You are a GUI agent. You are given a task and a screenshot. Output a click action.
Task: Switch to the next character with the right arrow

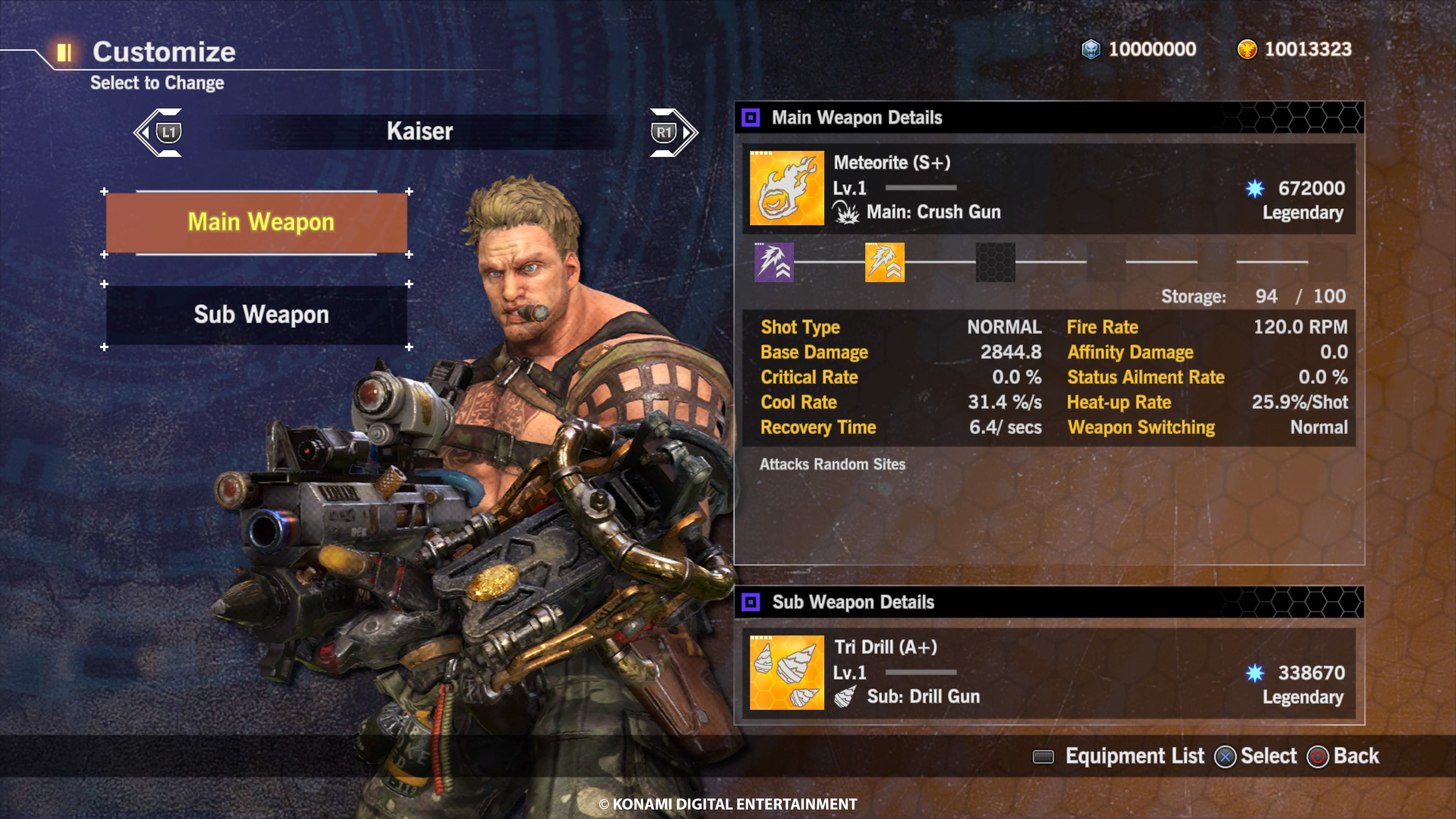[x=673, y=133]
